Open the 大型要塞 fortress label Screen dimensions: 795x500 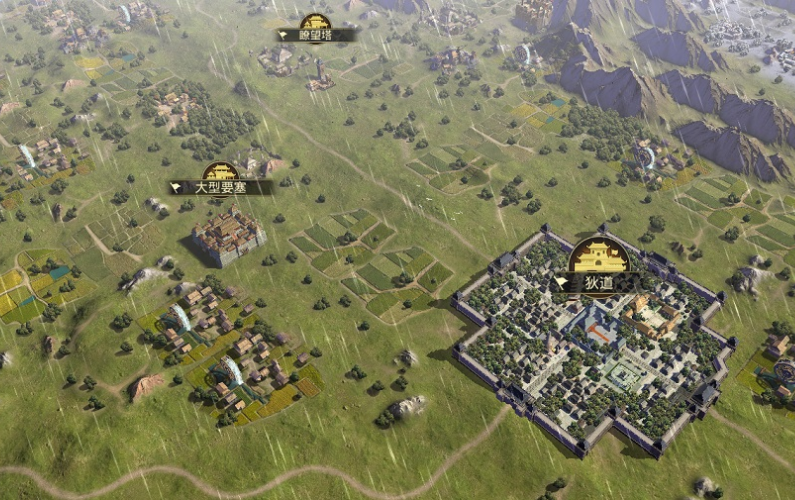coord(221,187)
